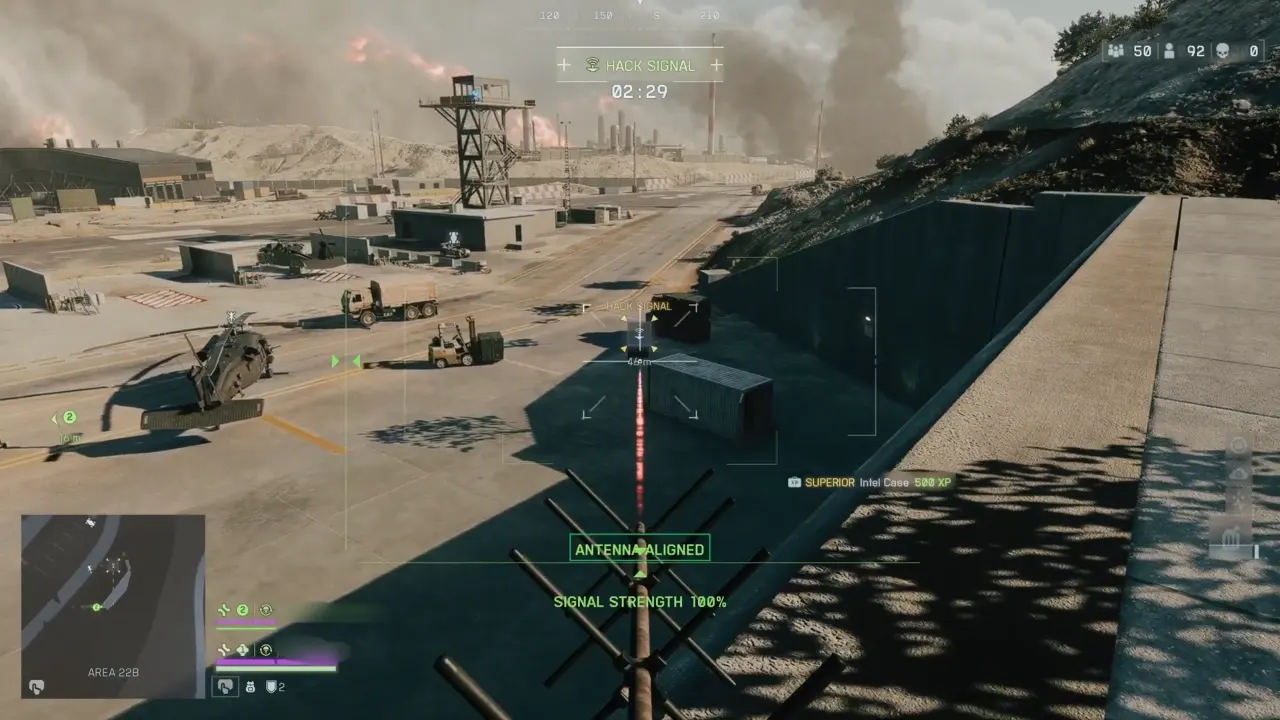Screen dimensions: 1280x720
Task: Click the backpack icon near the armor display
Action: click(x=251, y=687)
